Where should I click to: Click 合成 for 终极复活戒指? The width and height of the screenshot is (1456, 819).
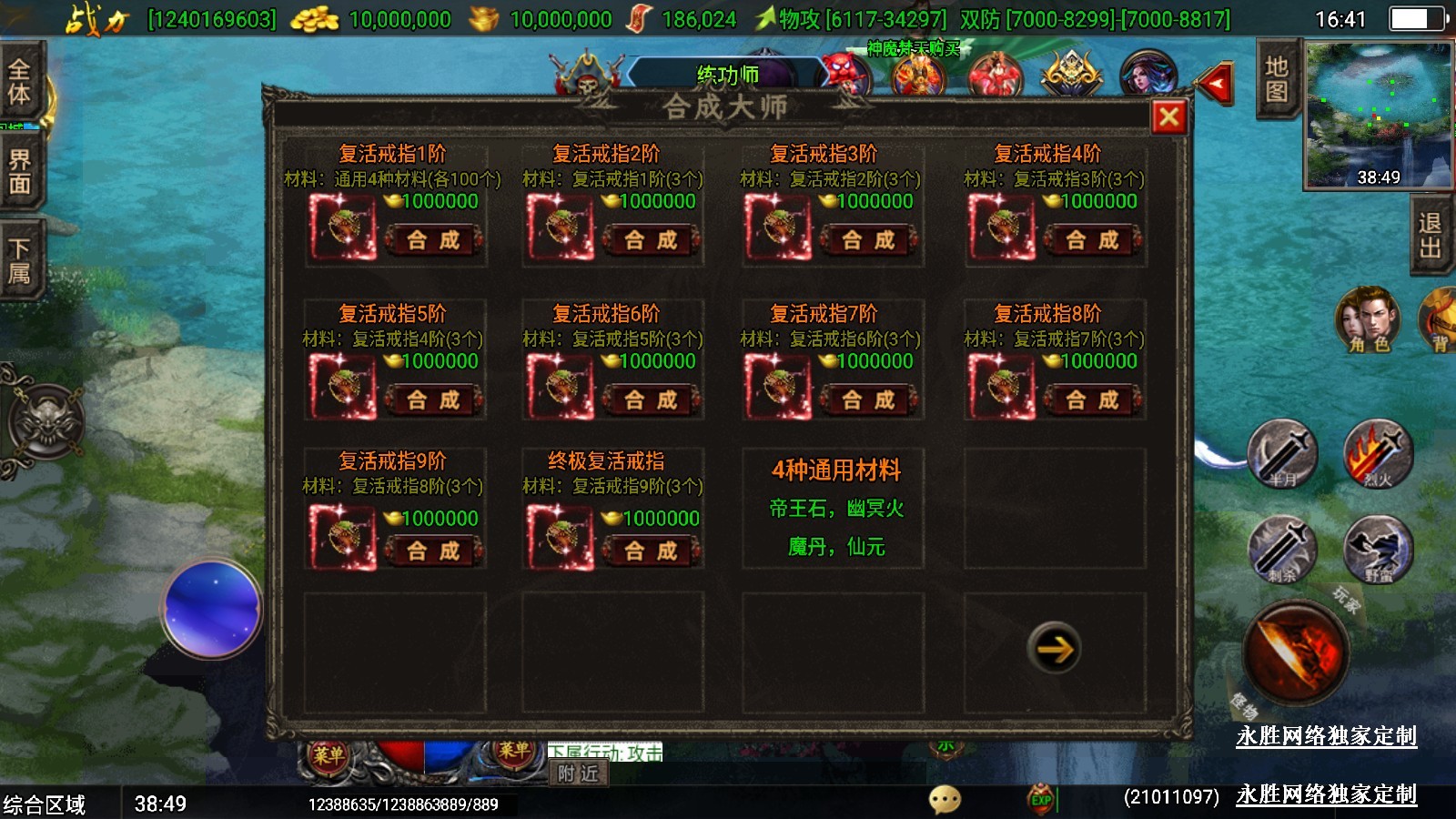(x=651, y=551)
